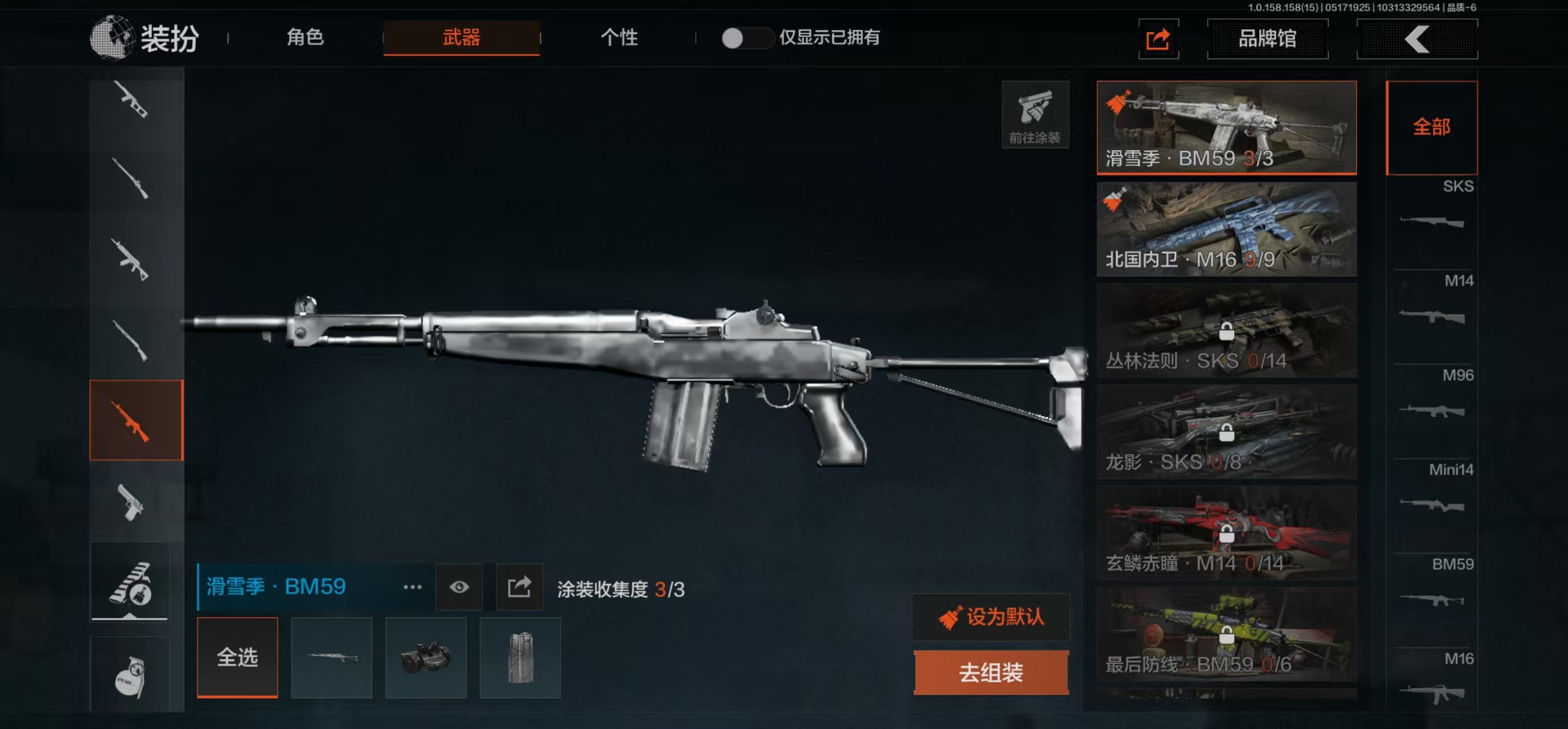Switch to the 角色 tab

click(x=305, y=38)
